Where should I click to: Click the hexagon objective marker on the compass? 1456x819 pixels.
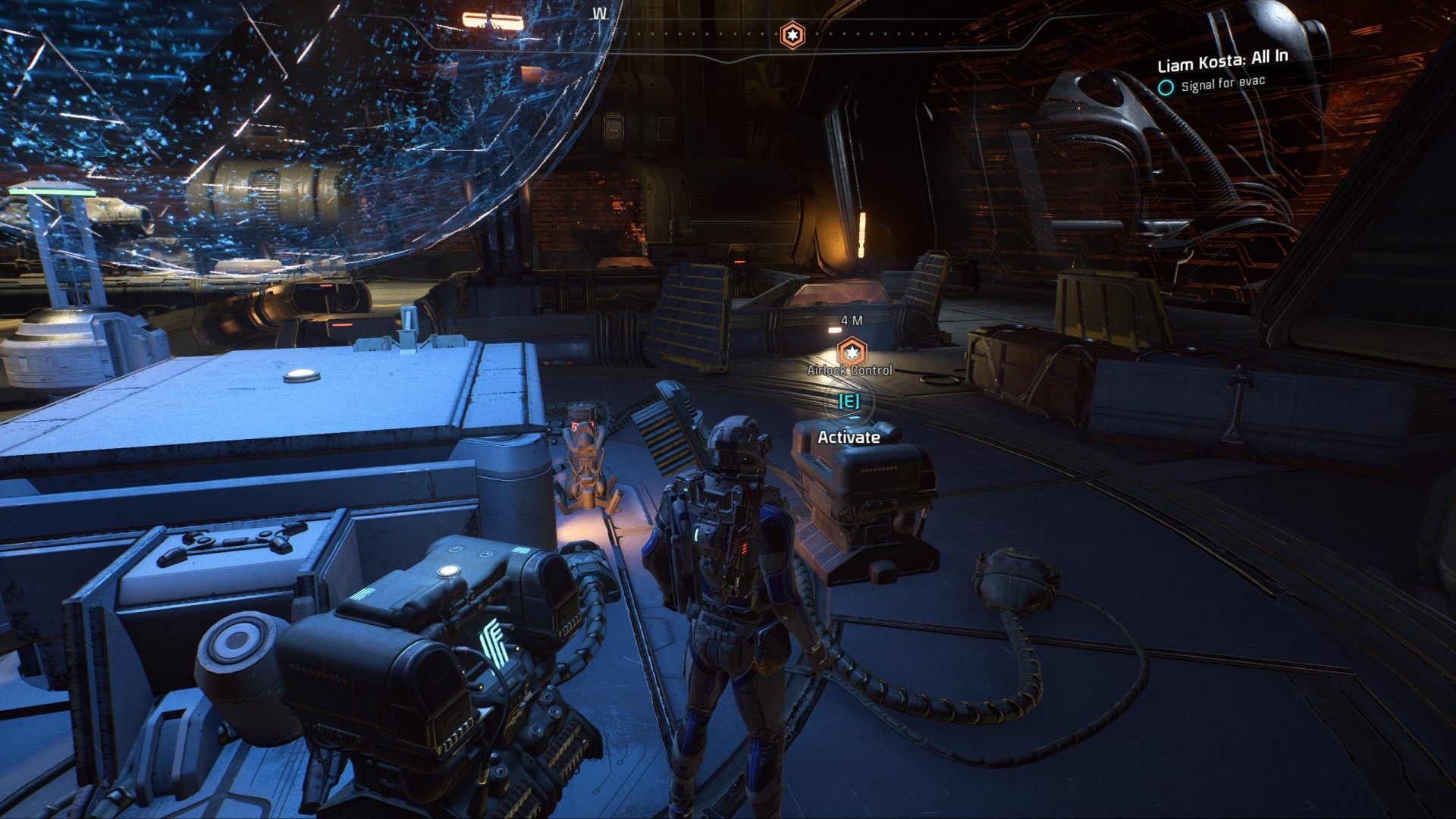coord(792,35)
